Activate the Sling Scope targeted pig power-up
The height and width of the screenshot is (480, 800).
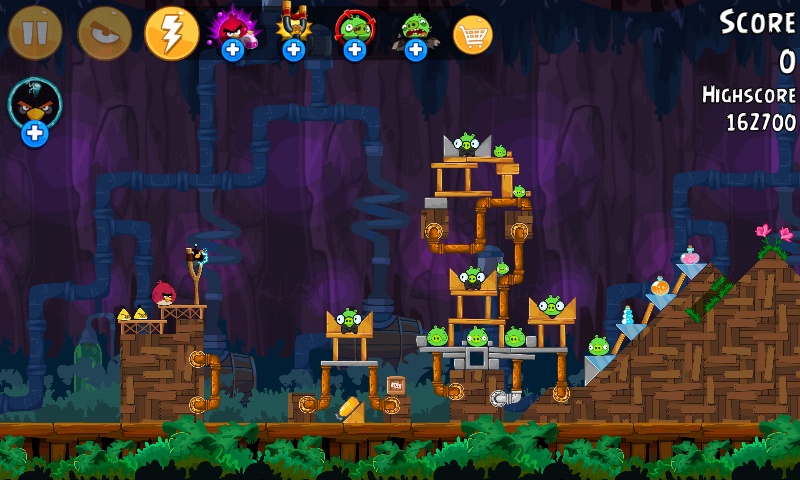[x=354, y=31]
